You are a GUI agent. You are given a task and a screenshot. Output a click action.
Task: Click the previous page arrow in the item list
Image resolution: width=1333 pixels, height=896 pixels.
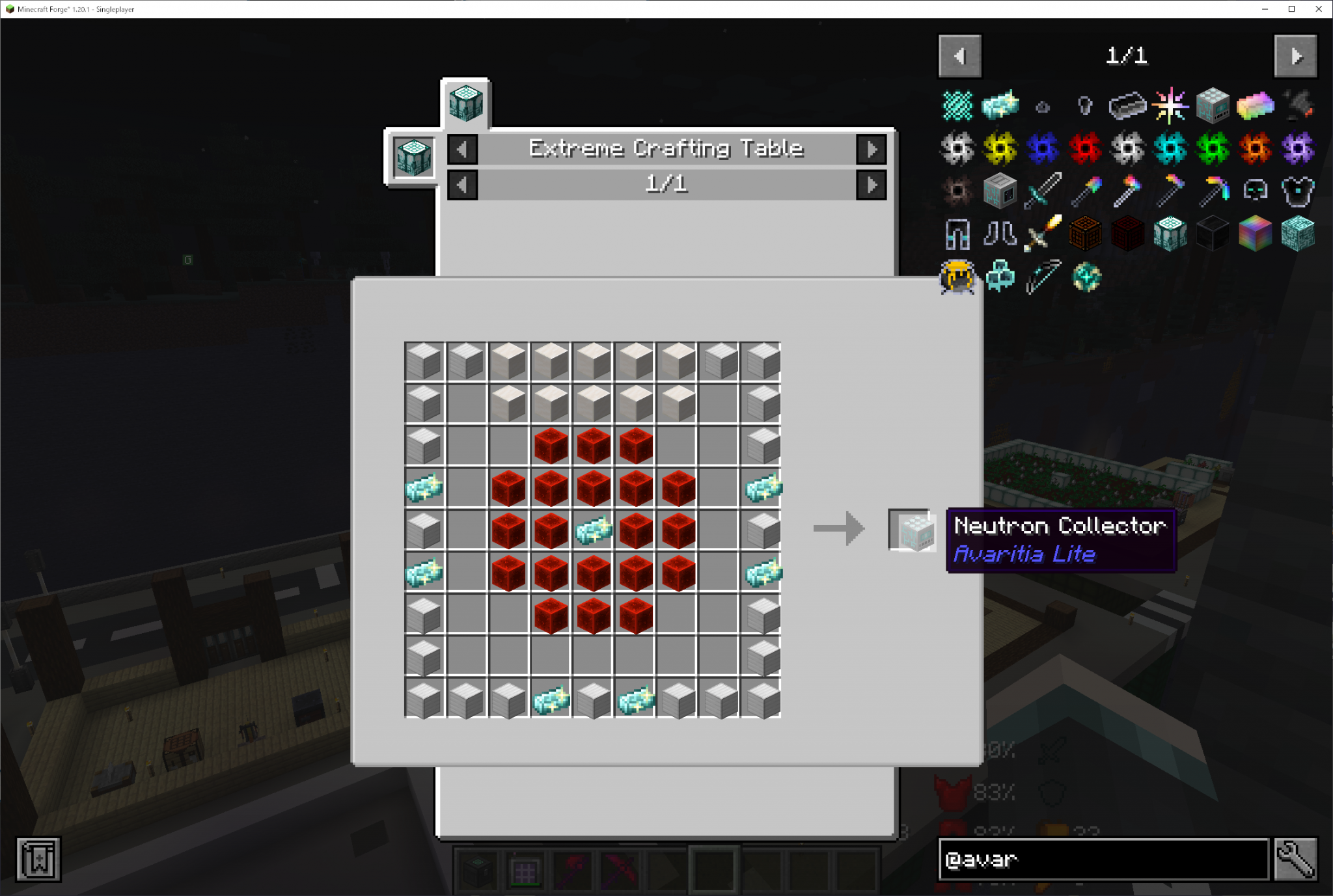coord(959,56)
